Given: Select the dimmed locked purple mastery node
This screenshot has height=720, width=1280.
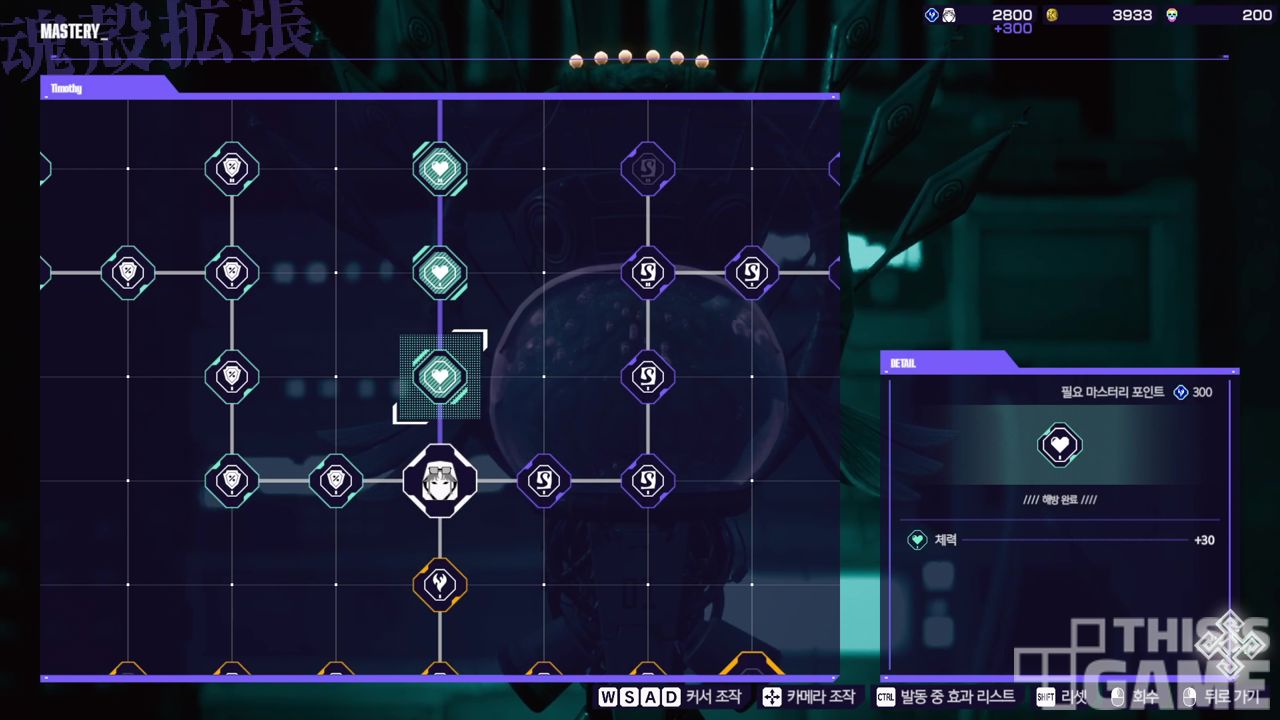Looking at the screenshot, I should pos(648,169).
